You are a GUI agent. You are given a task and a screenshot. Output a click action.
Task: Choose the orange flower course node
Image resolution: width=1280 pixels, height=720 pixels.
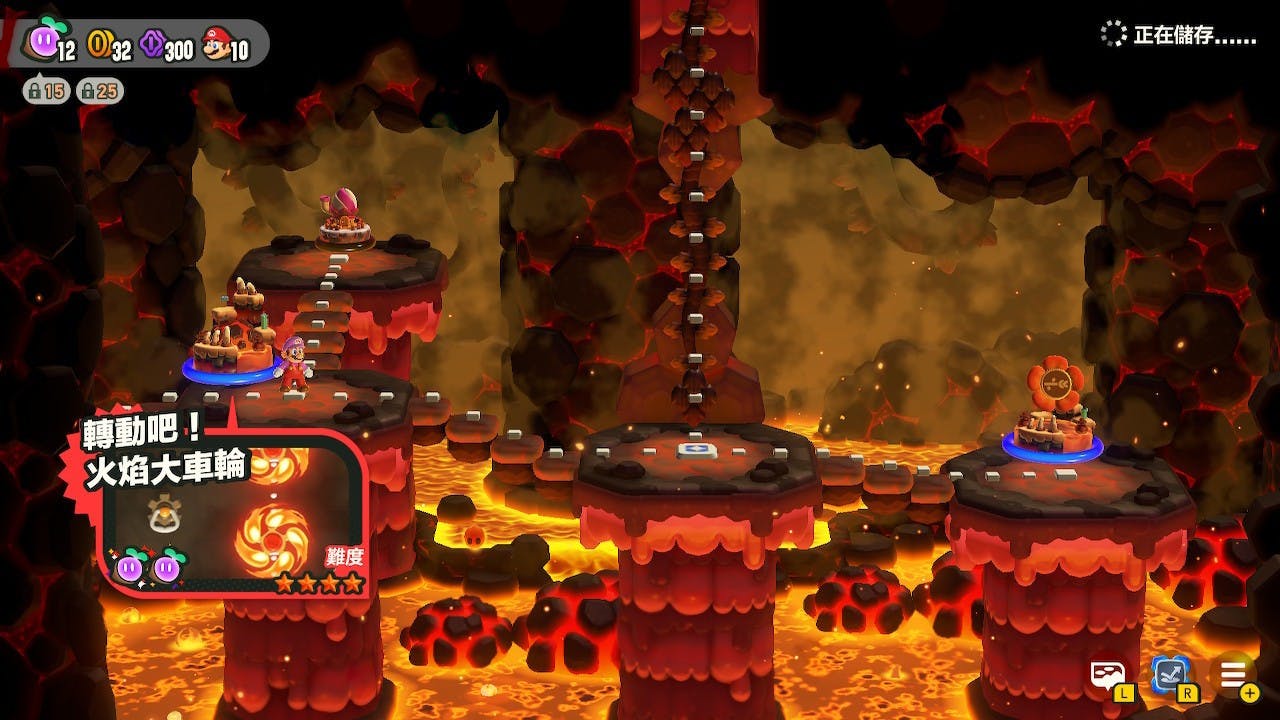[1052, 410]
